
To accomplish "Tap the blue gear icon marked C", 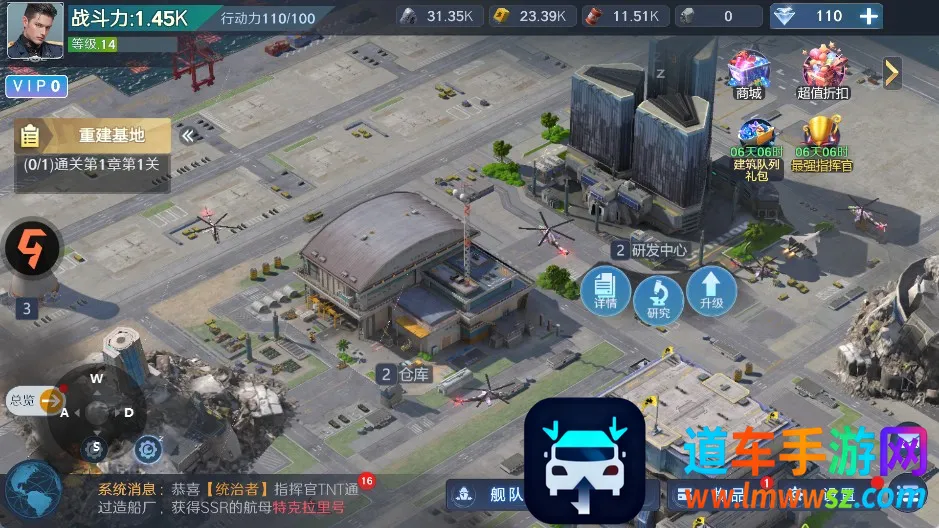I will coord(148,450).
